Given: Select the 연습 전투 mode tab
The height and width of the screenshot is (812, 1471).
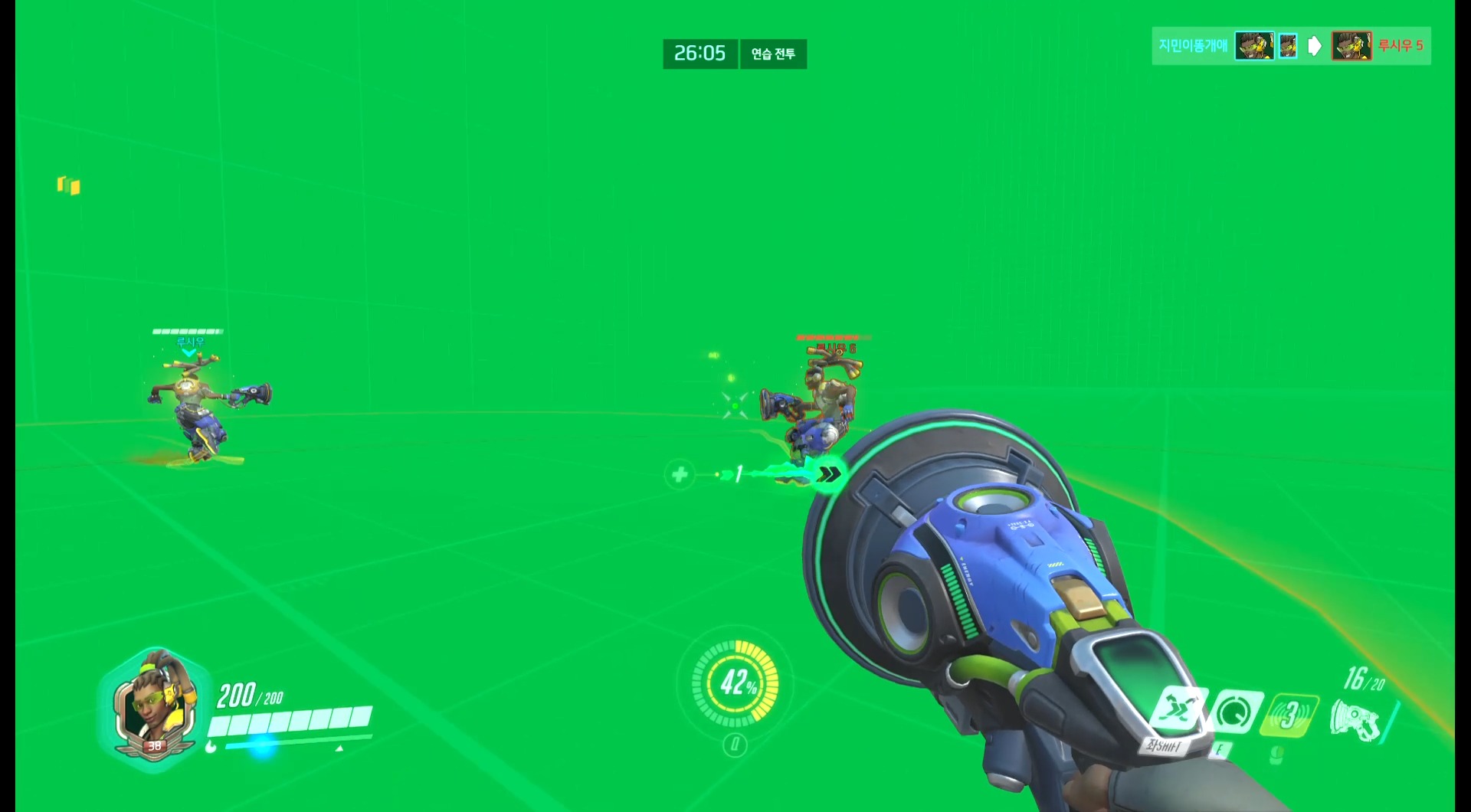Looking at the screenshot, I should 773,54.
